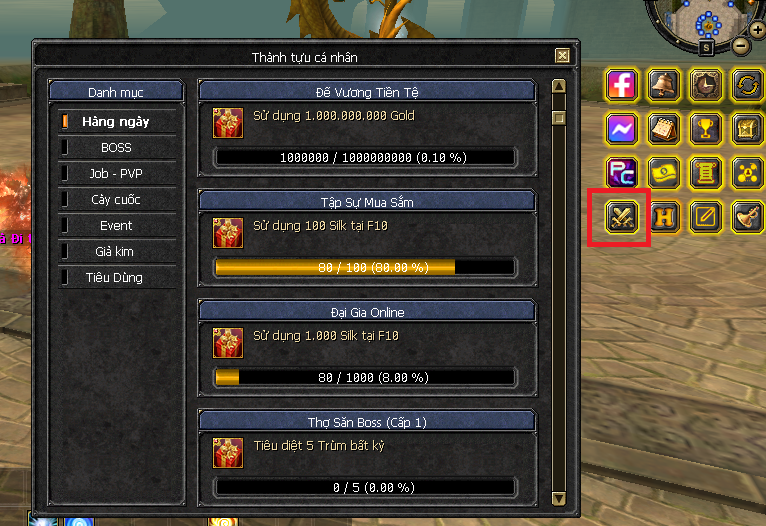Click the achievement list scroll-down arrow
Image resolution: width=766 pixels, height=526 pixels.
[x=559, y=497]
